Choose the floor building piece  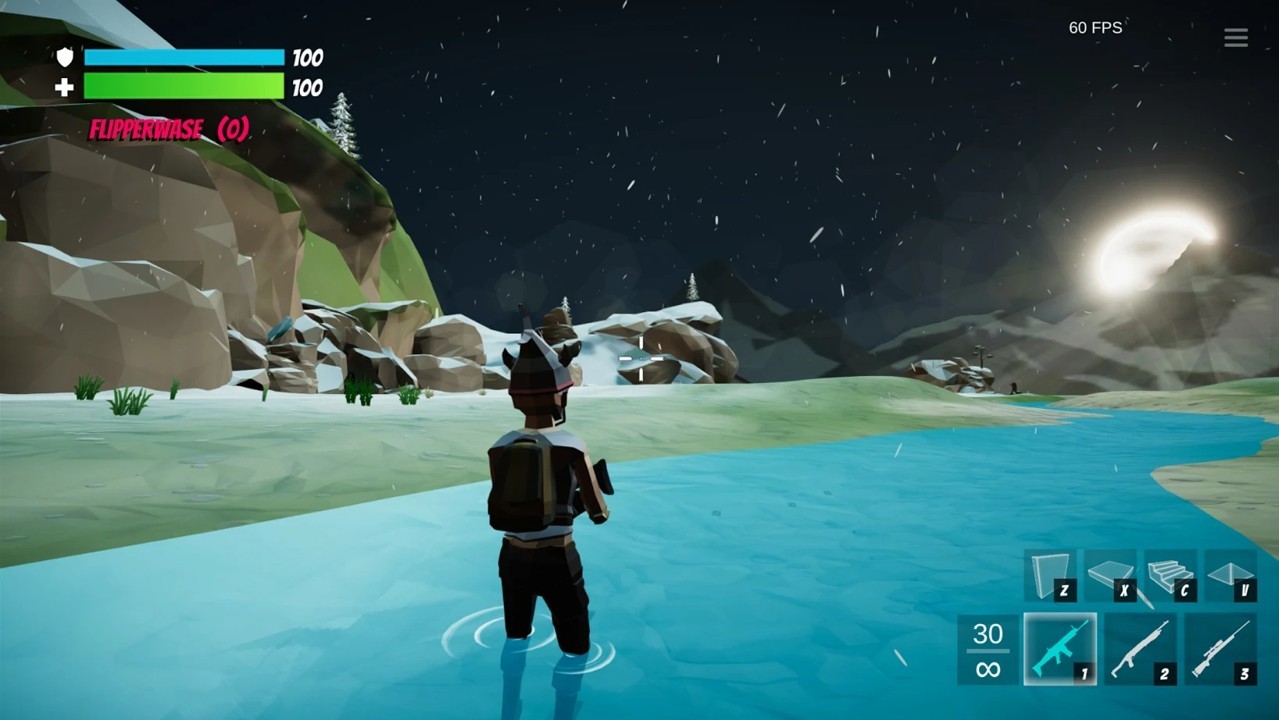(1110, 576)
